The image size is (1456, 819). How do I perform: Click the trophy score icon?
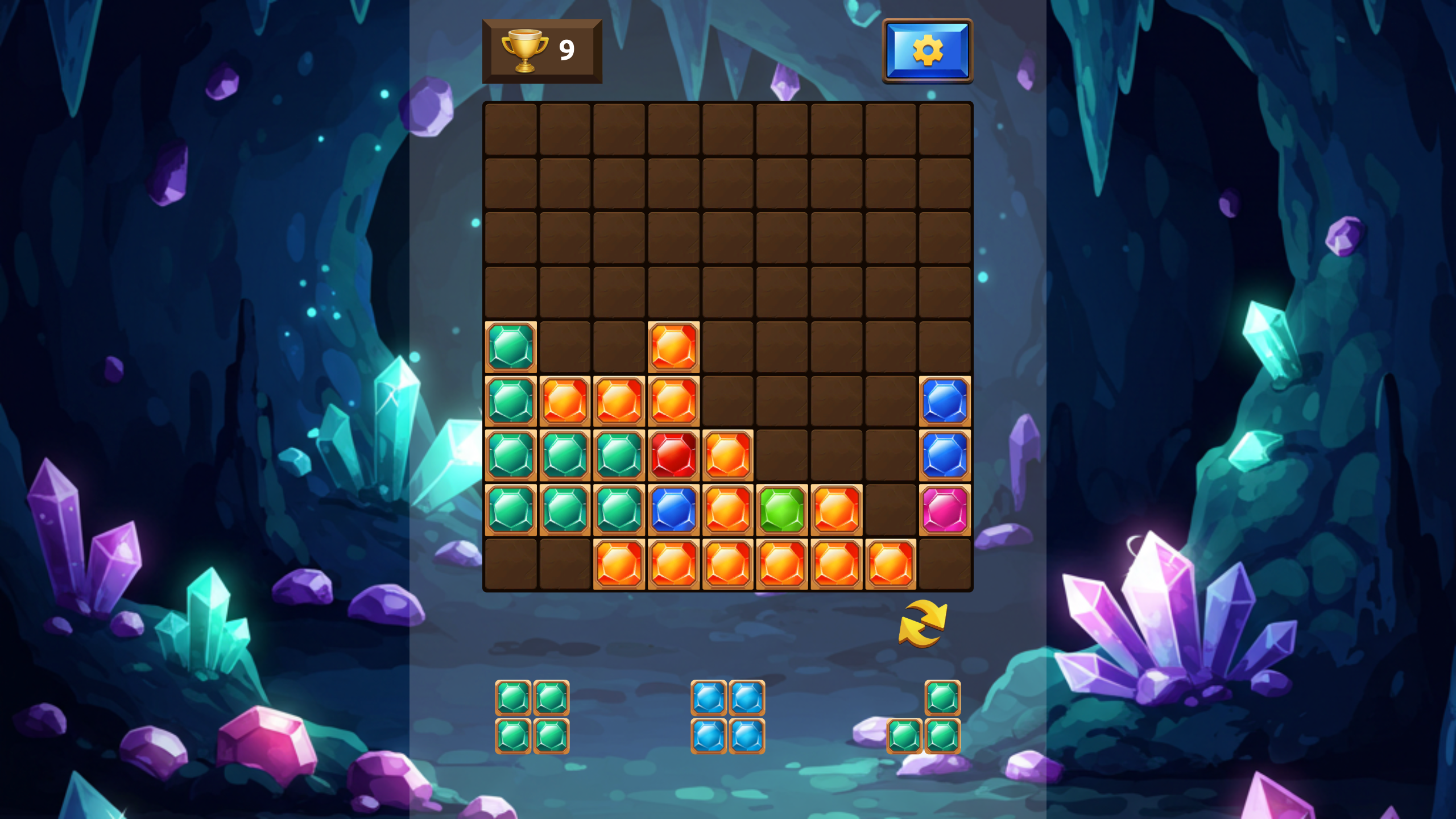[524, 50]
